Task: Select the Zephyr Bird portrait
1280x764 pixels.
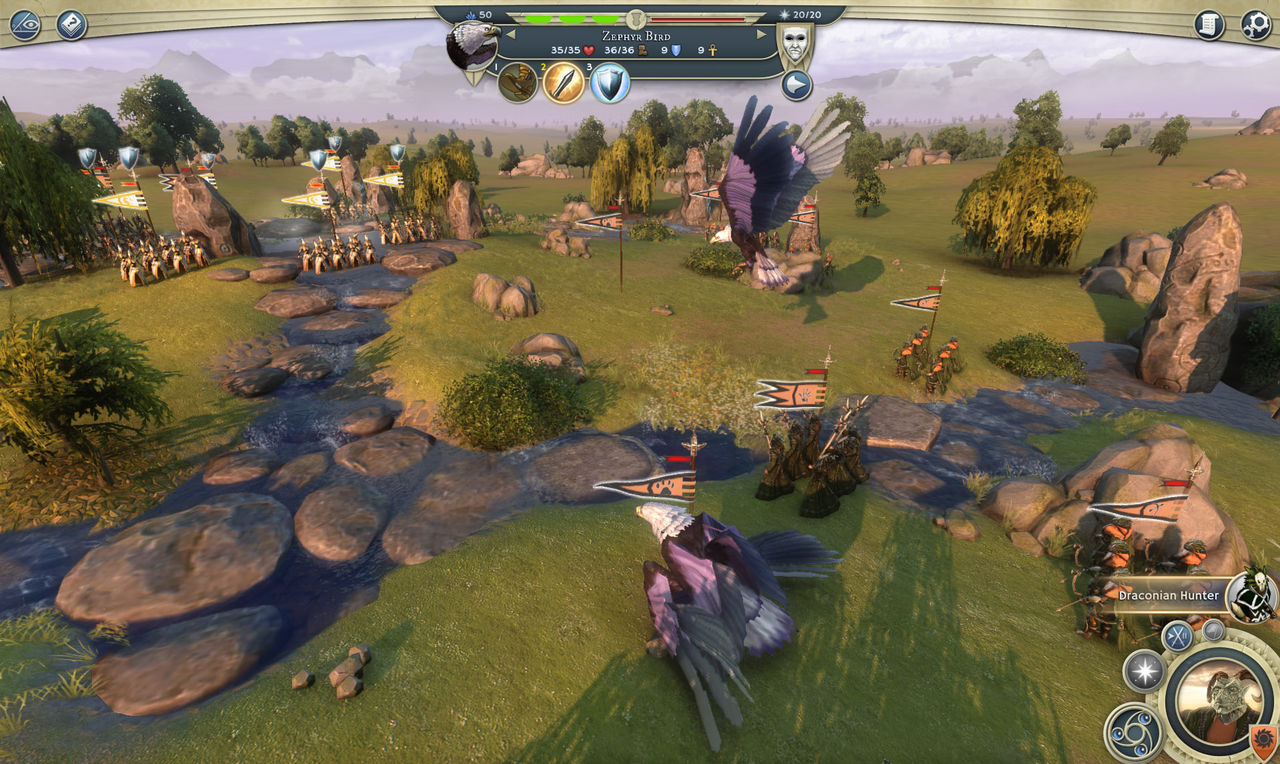Action: pos(472,46)
